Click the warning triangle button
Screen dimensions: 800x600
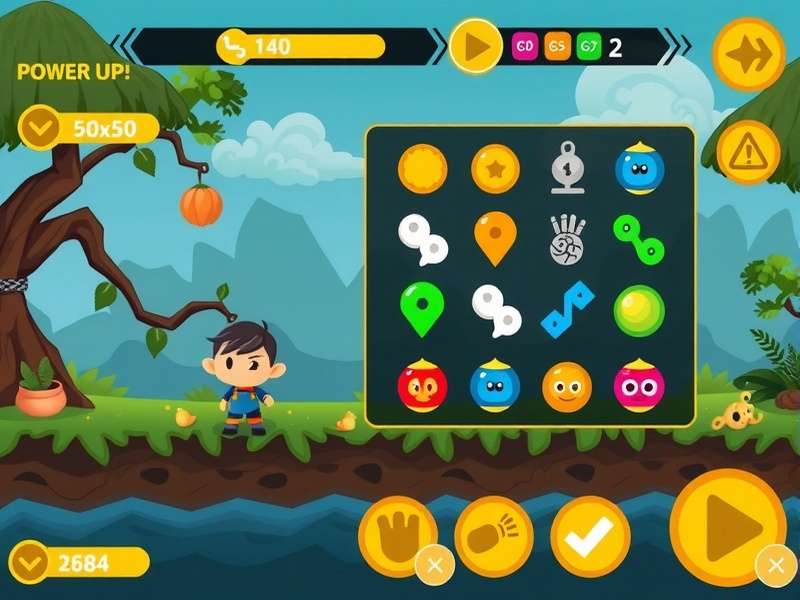pyautogui.click(x=748, y=153)
